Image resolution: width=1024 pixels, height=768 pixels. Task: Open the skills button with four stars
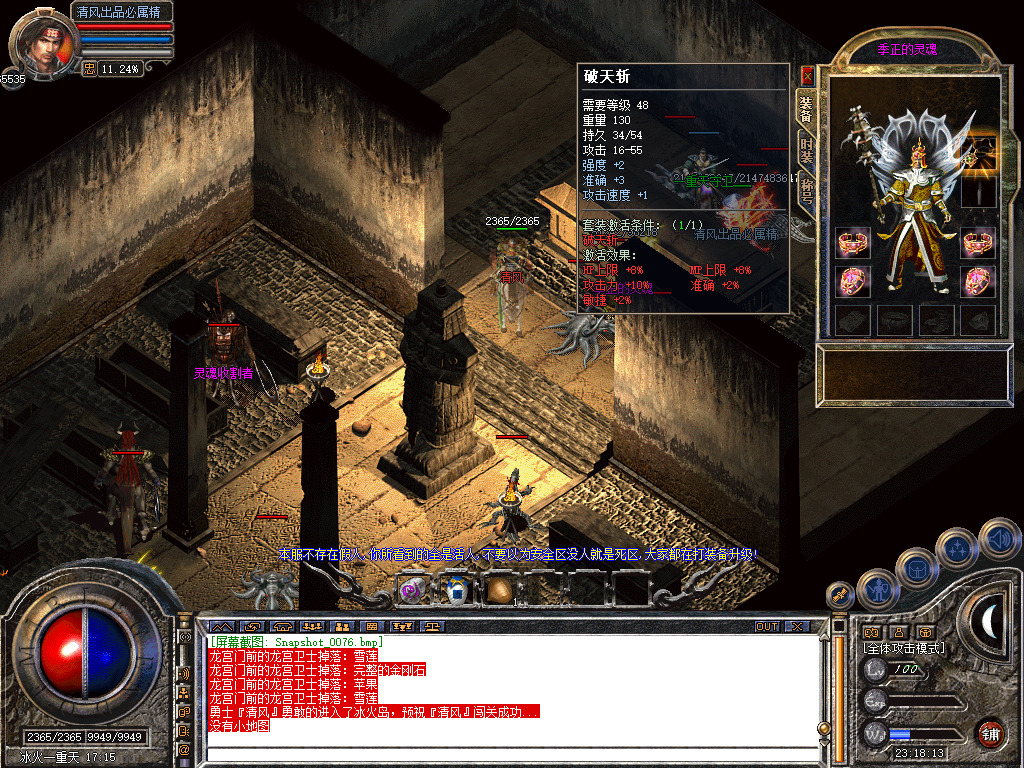957,548
